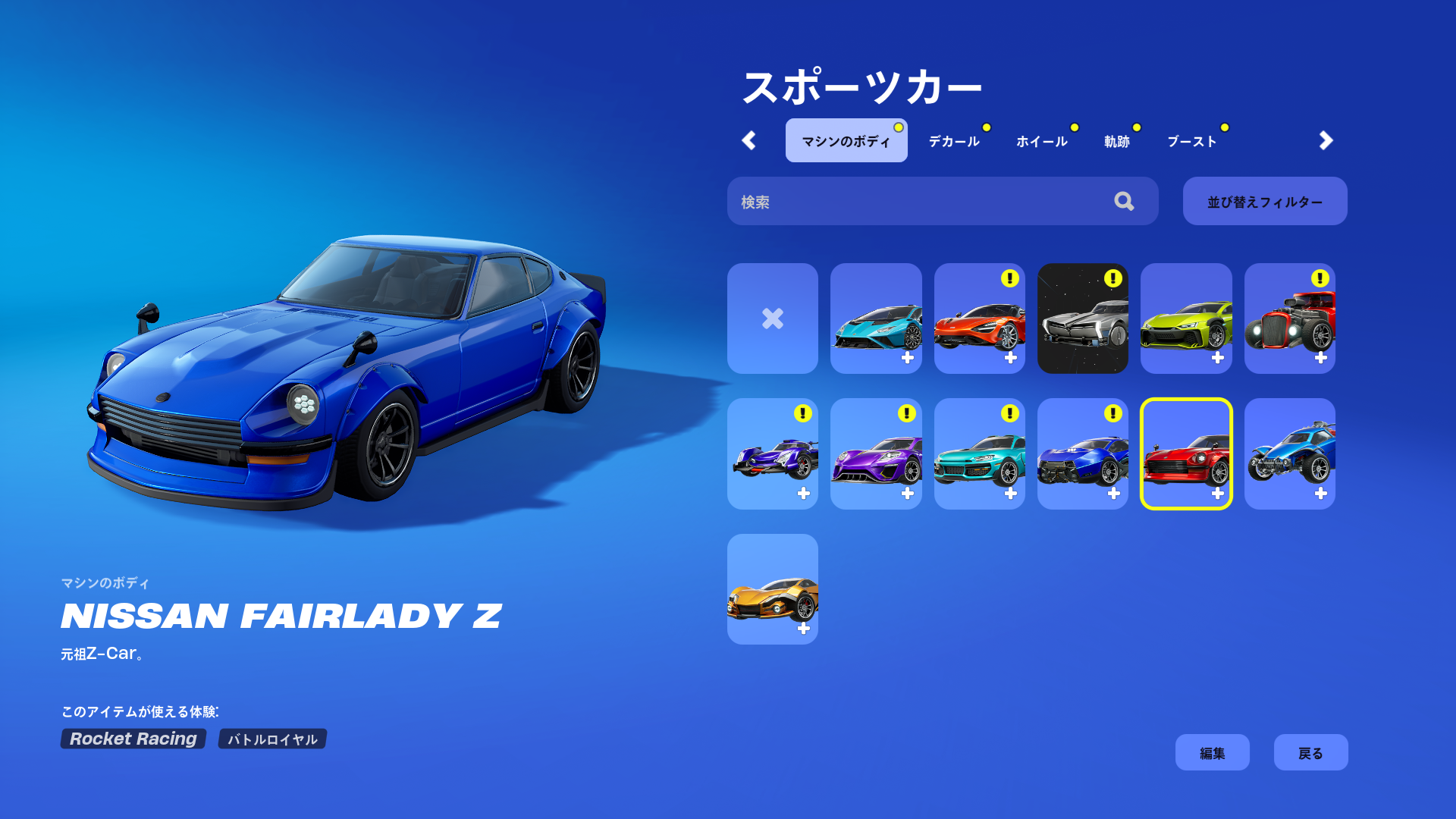Select the teal Lamborghini car body thumbnail

click(876, 318)
